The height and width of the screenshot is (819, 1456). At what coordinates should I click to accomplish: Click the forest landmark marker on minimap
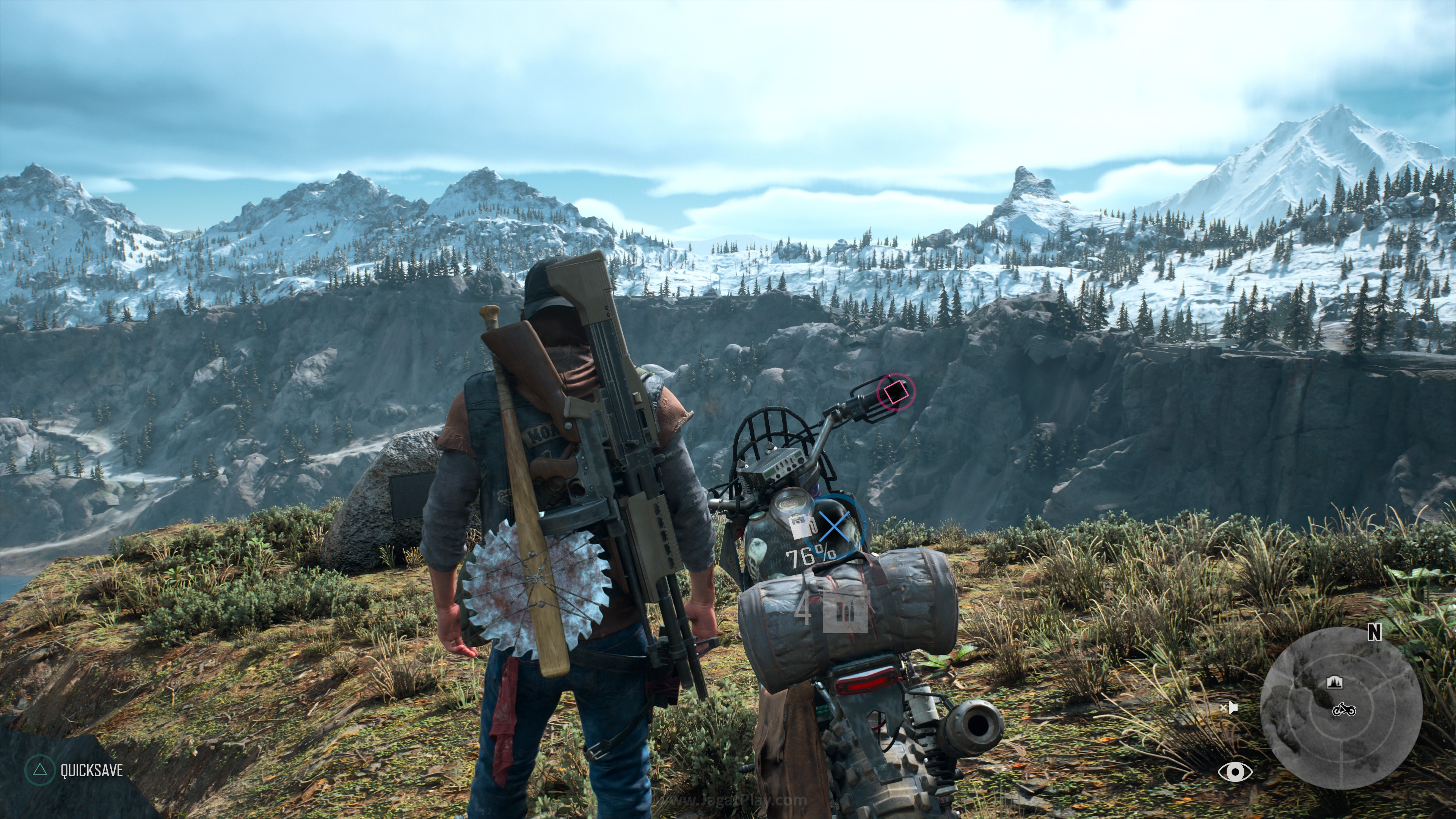pos(1335,682)
